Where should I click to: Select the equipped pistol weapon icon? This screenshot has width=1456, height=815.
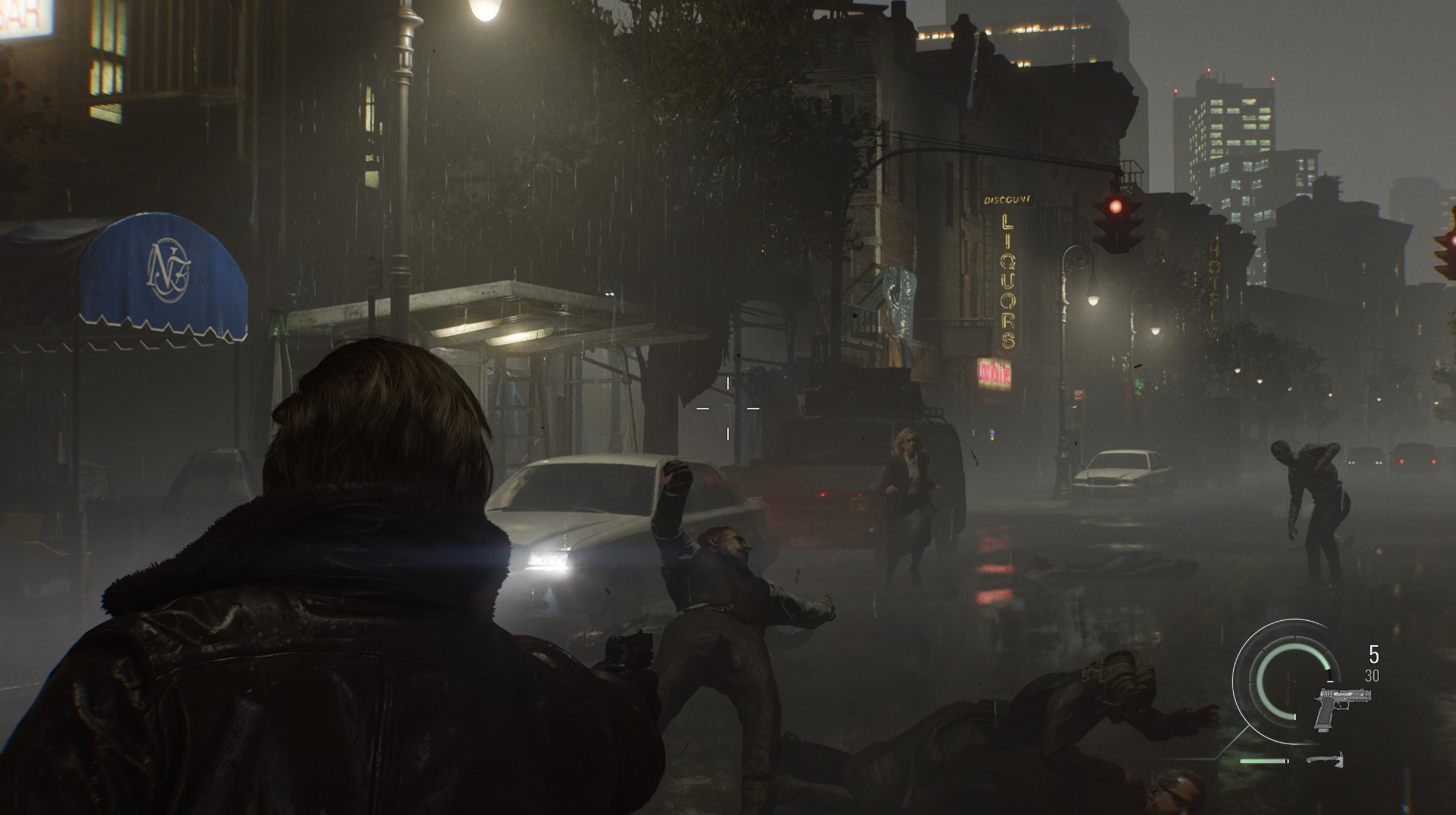tap(1342, 707)
